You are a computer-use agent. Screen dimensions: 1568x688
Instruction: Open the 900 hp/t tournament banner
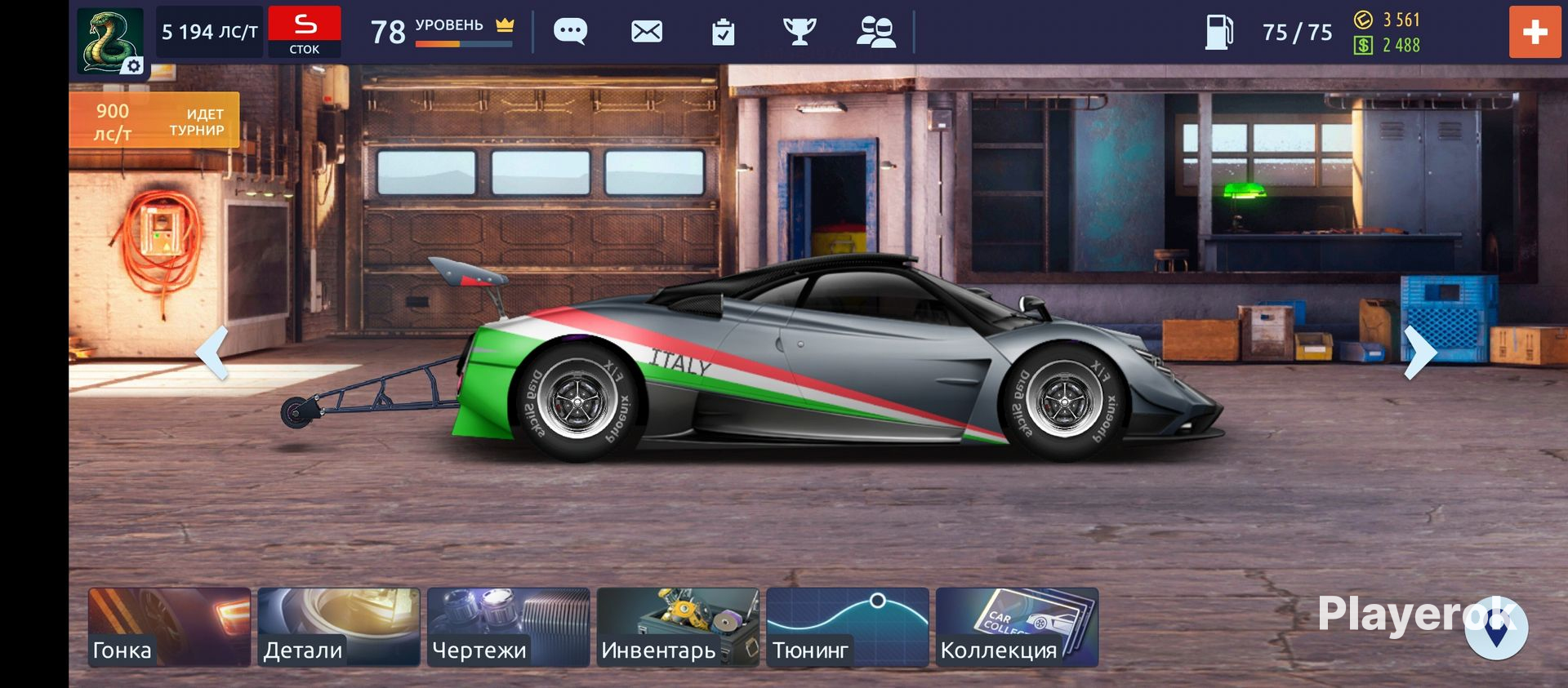click(154, 121)
